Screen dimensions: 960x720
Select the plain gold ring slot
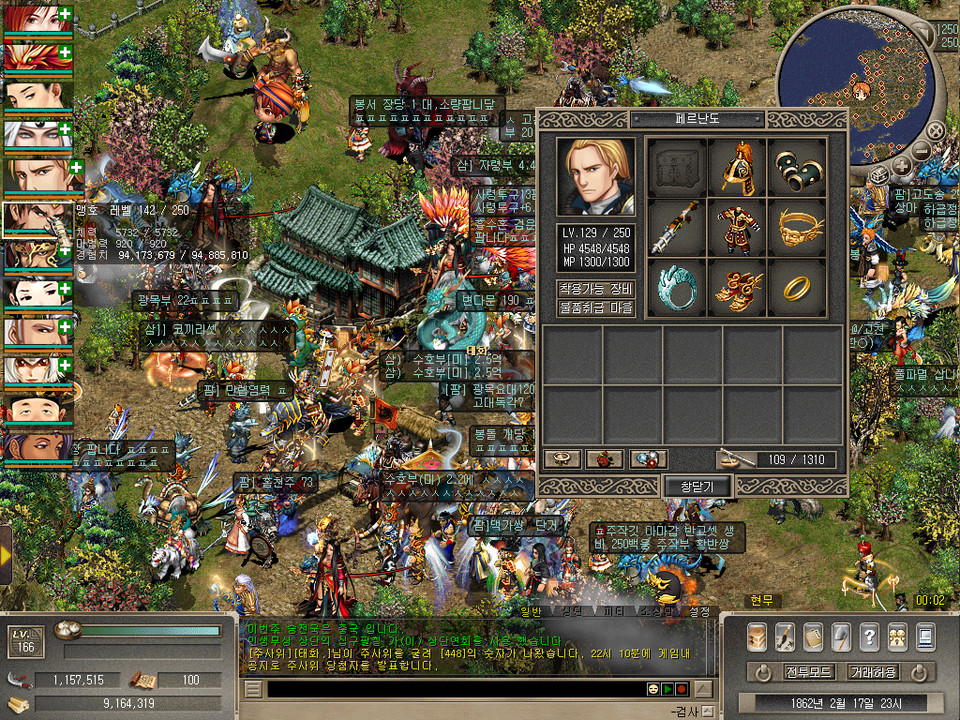(x=797, y=288)
